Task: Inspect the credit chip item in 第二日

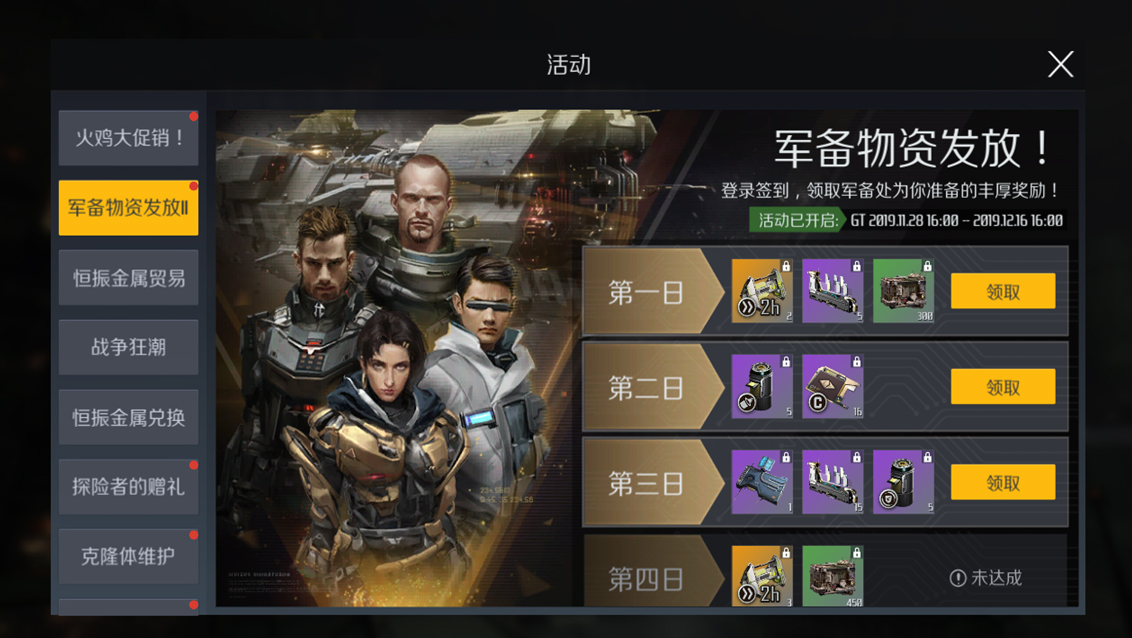Action: pyautogui.click(x=833, y=387)
